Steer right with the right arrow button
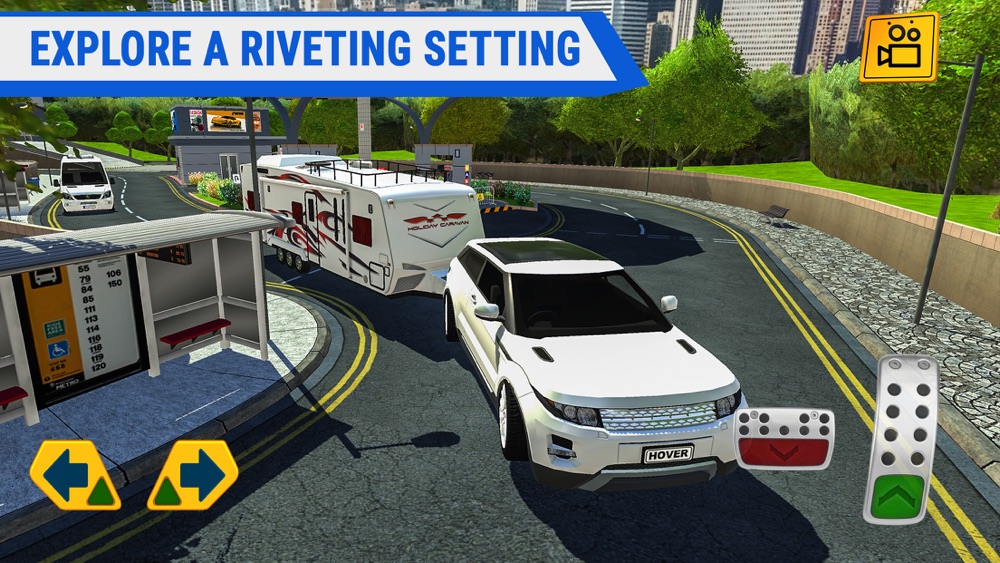 click(192, 475)
